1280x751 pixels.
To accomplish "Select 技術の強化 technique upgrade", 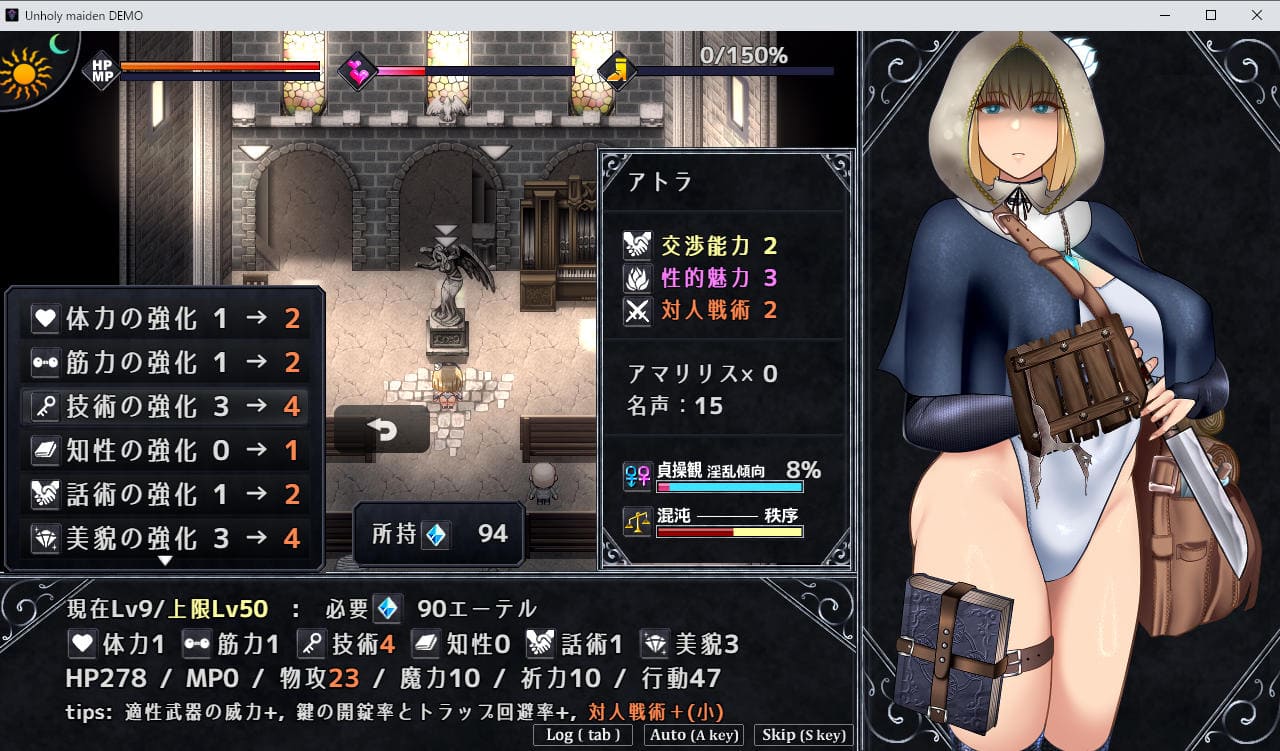I will pyautogui.click(x=165, y=407).
